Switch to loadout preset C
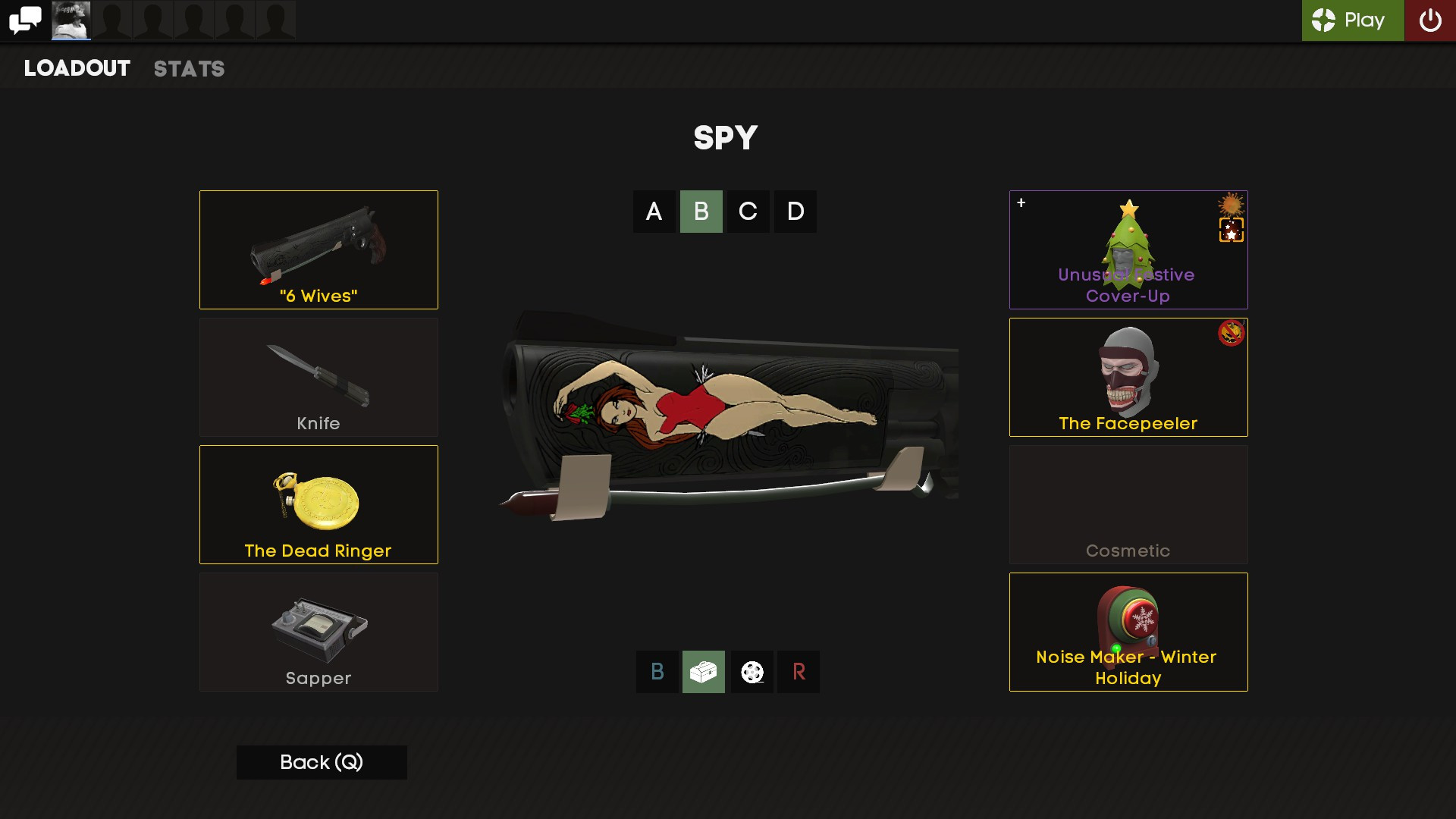 pyautogui.click(x=748, y=212)
